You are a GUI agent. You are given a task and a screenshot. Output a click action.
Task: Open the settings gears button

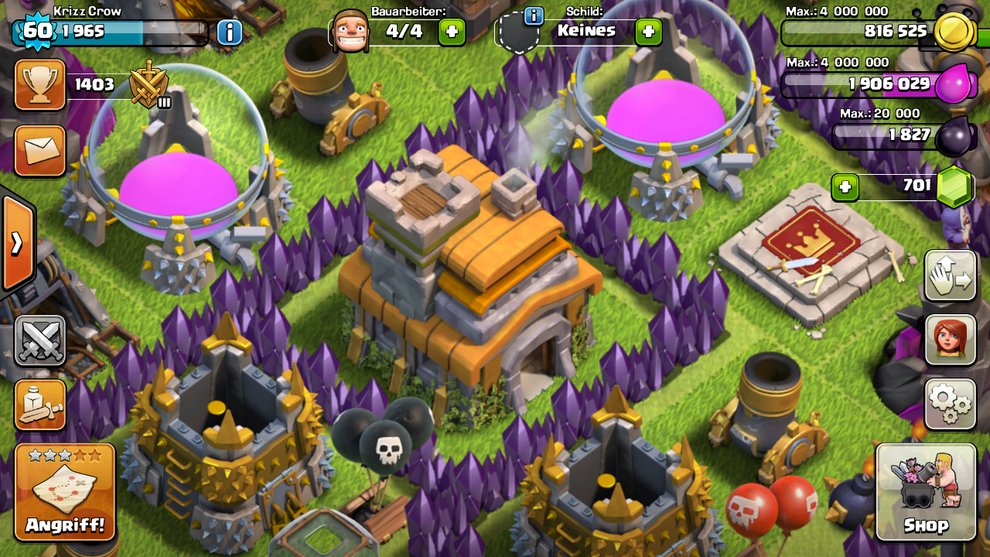950,403
